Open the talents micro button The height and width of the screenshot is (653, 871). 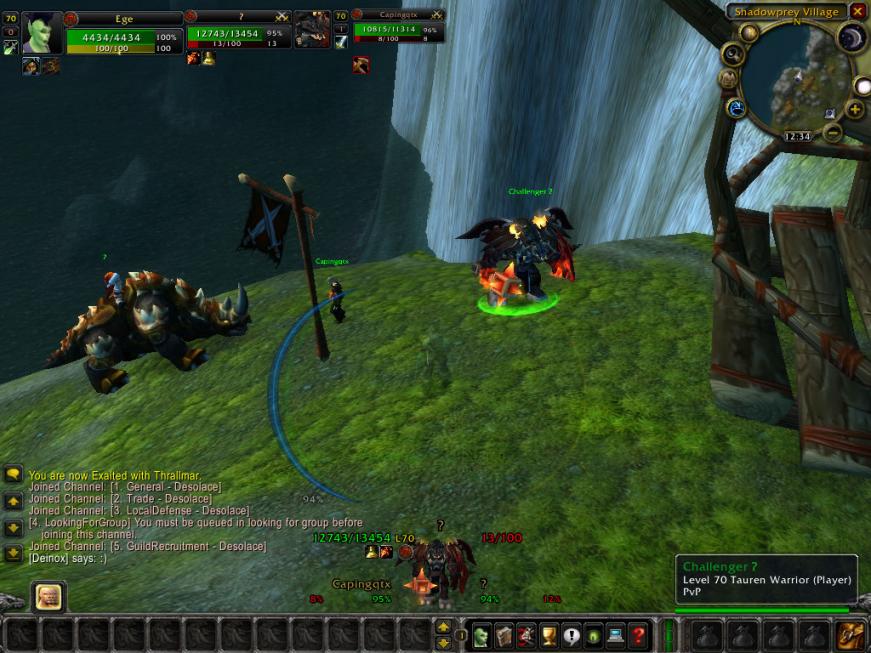[526, 634]
